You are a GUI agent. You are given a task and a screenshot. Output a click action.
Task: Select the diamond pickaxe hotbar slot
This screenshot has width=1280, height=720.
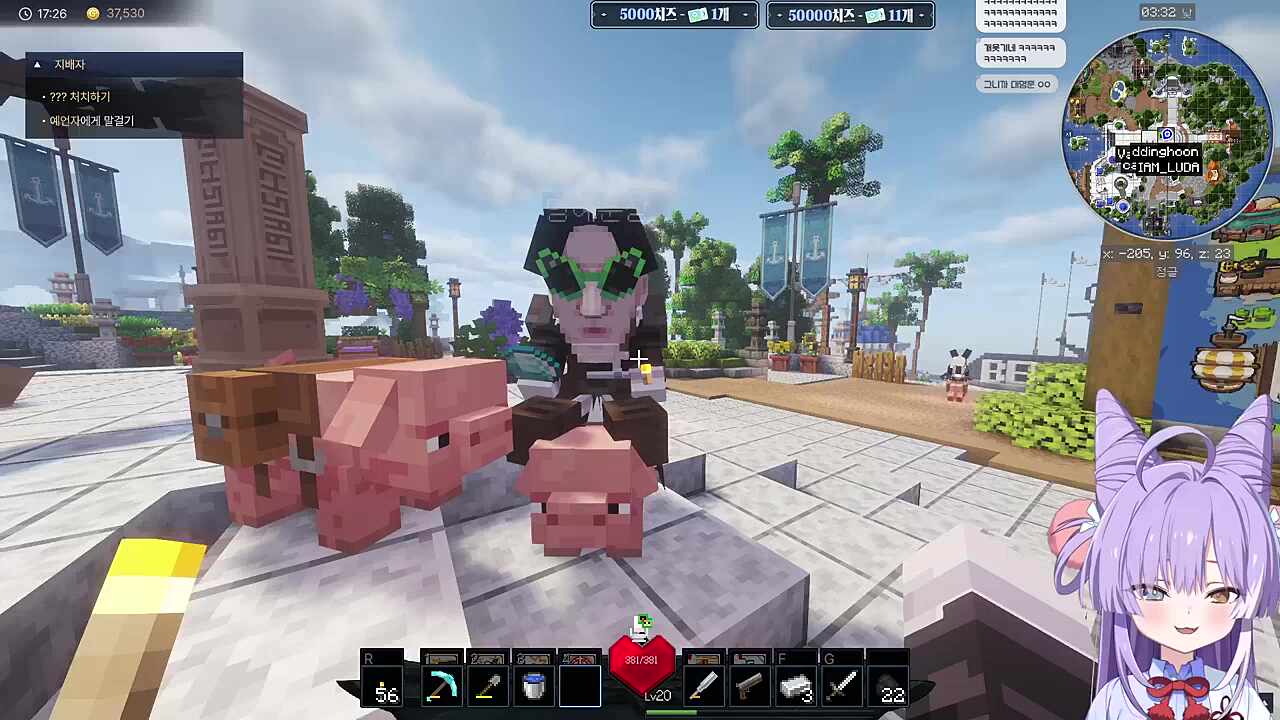pyautogui.click(x=441, y=686)
